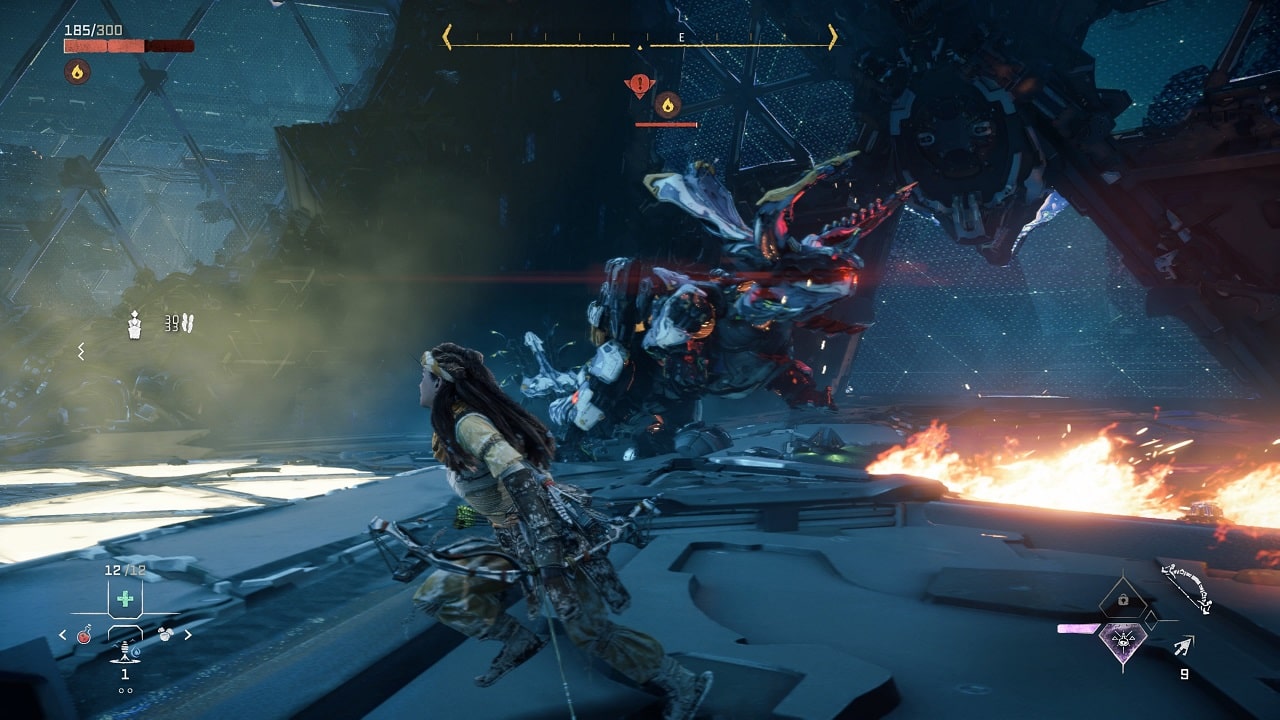Screen dimensions: 1280x720
Task: Select the equipped hunter bow icon
Action: (1187, 589)
